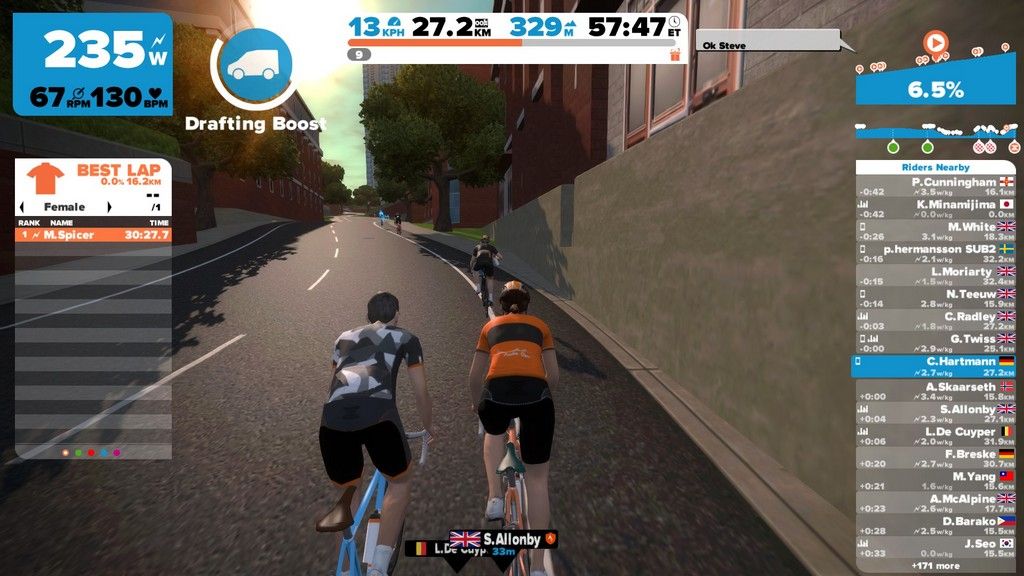Select M.Spicer's row in Best Lap leaderboard
The height and width of the screenshot is (576, 1024).
(93, 235)
